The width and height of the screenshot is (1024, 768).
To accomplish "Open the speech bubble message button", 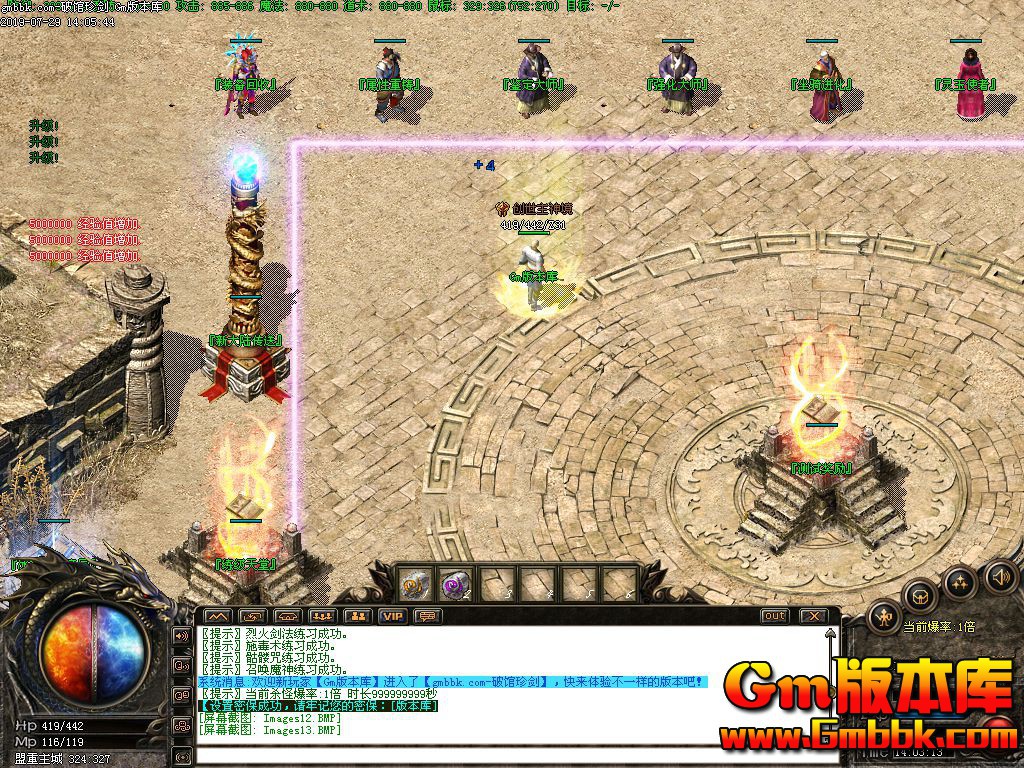I will tap(428, 616).
